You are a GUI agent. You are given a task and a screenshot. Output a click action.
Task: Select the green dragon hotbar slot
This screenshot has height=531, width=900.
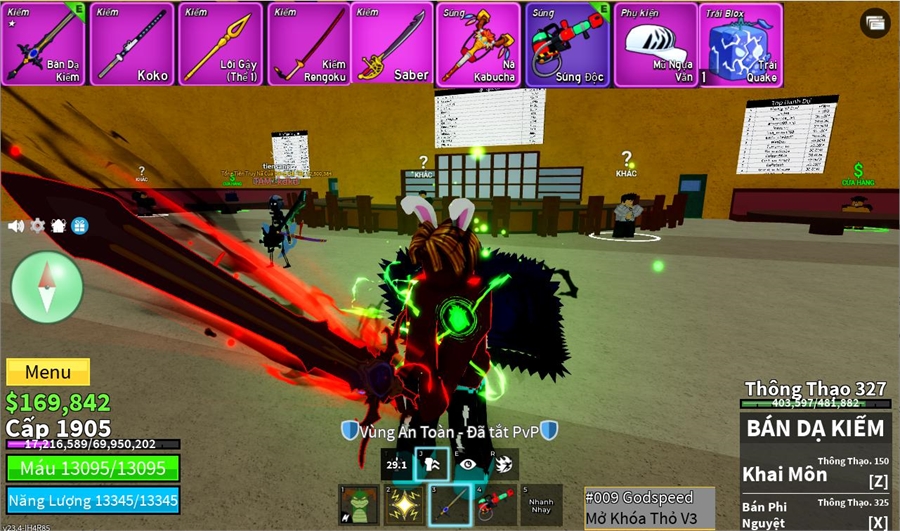(359, 505)
